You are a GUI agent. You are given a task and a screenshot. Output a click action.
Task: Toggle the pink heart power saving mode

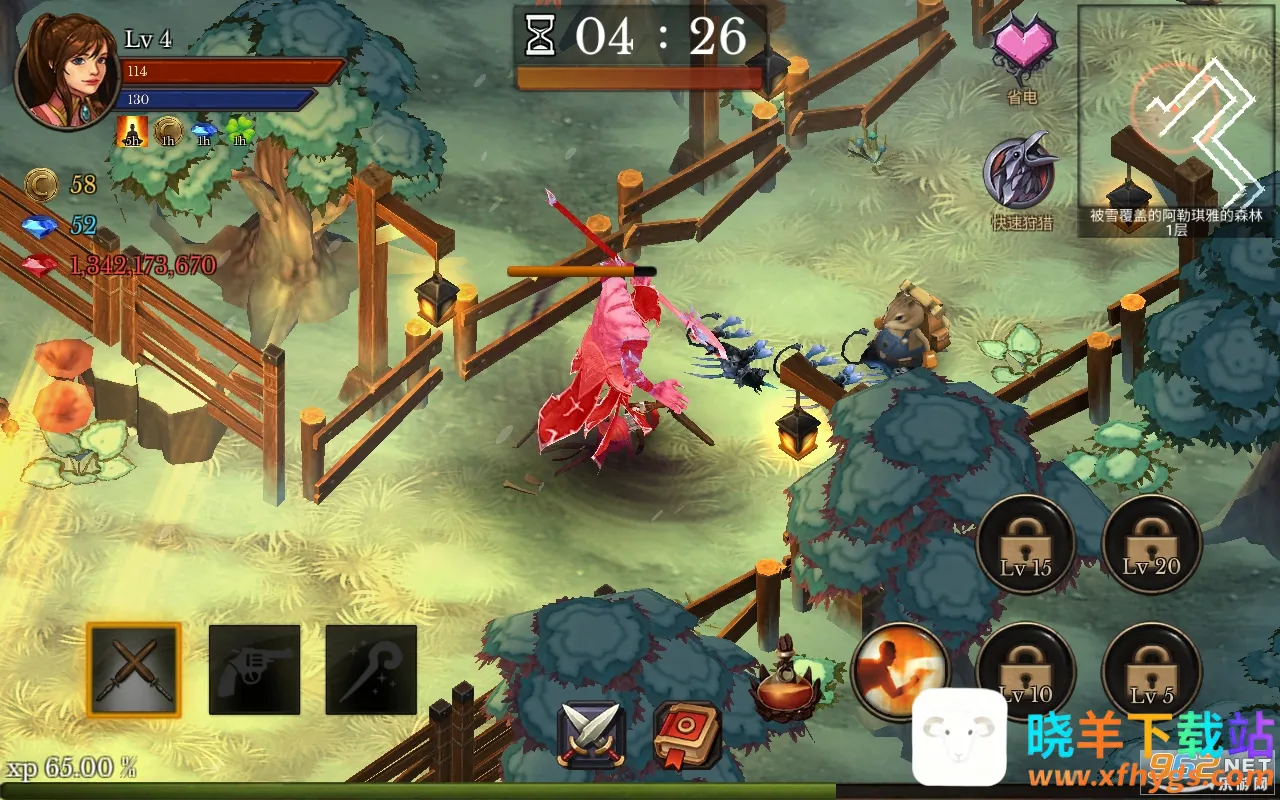1022,51
